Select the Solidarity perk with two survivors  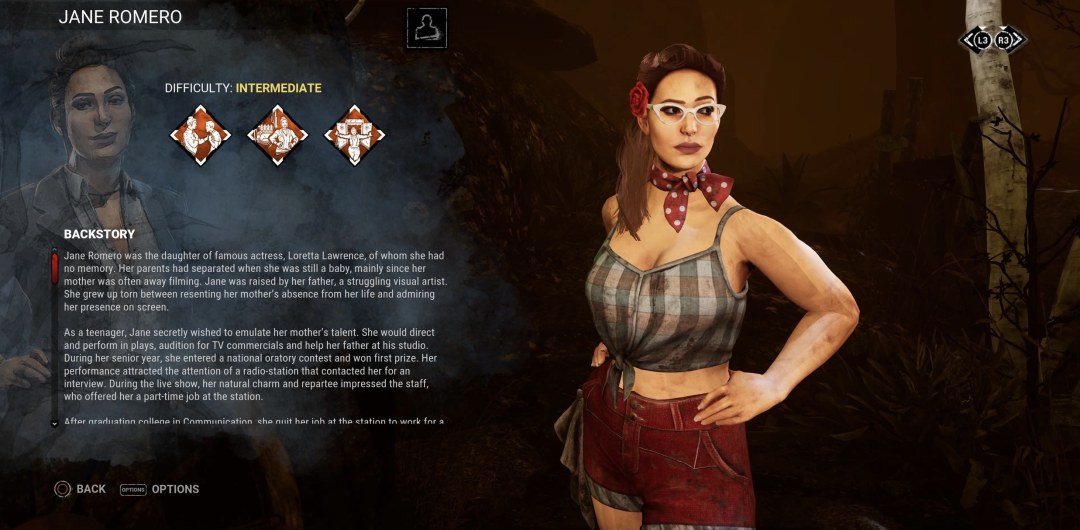pos(200,135)
